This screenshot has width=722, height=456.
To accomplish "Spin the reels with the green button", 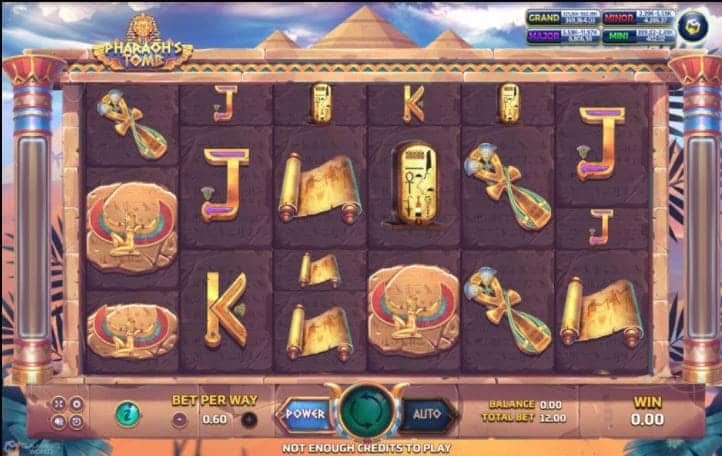I will 361,412.
